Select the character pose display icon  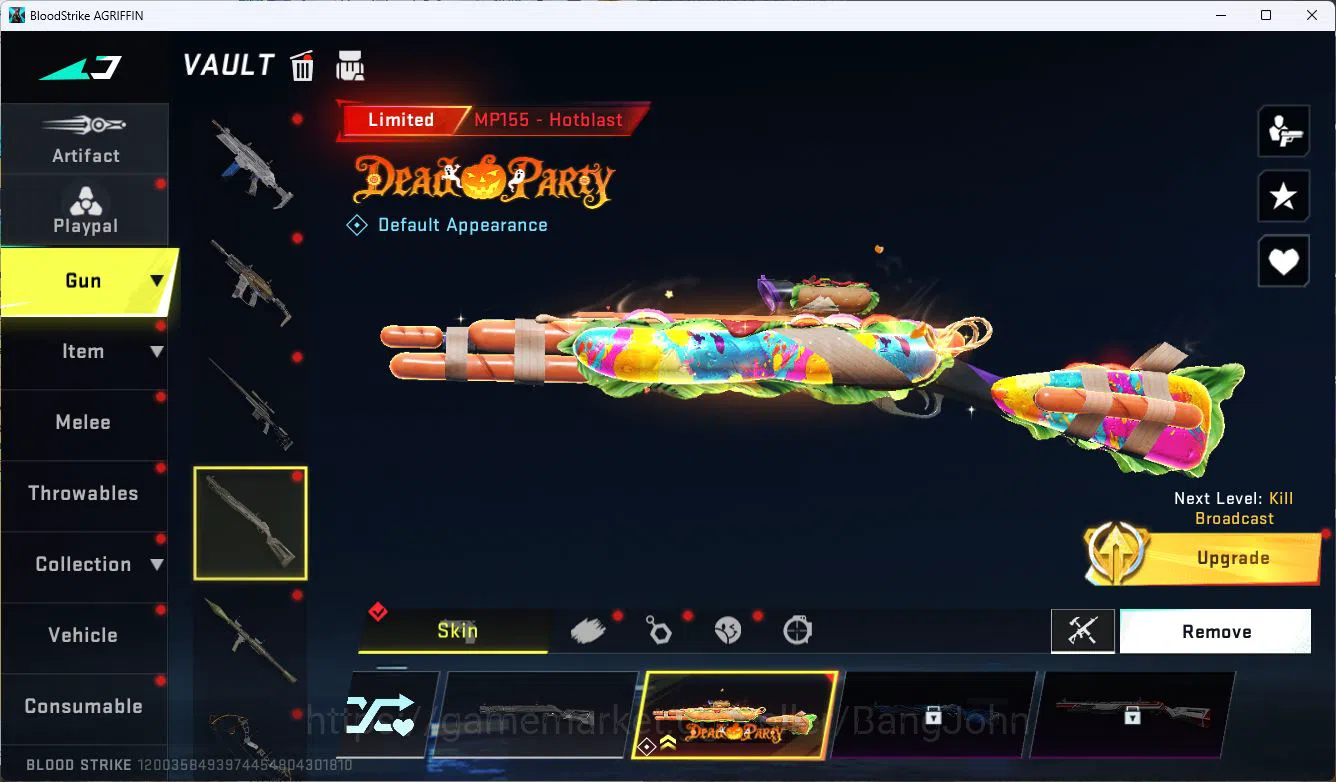coord(1283,131)
